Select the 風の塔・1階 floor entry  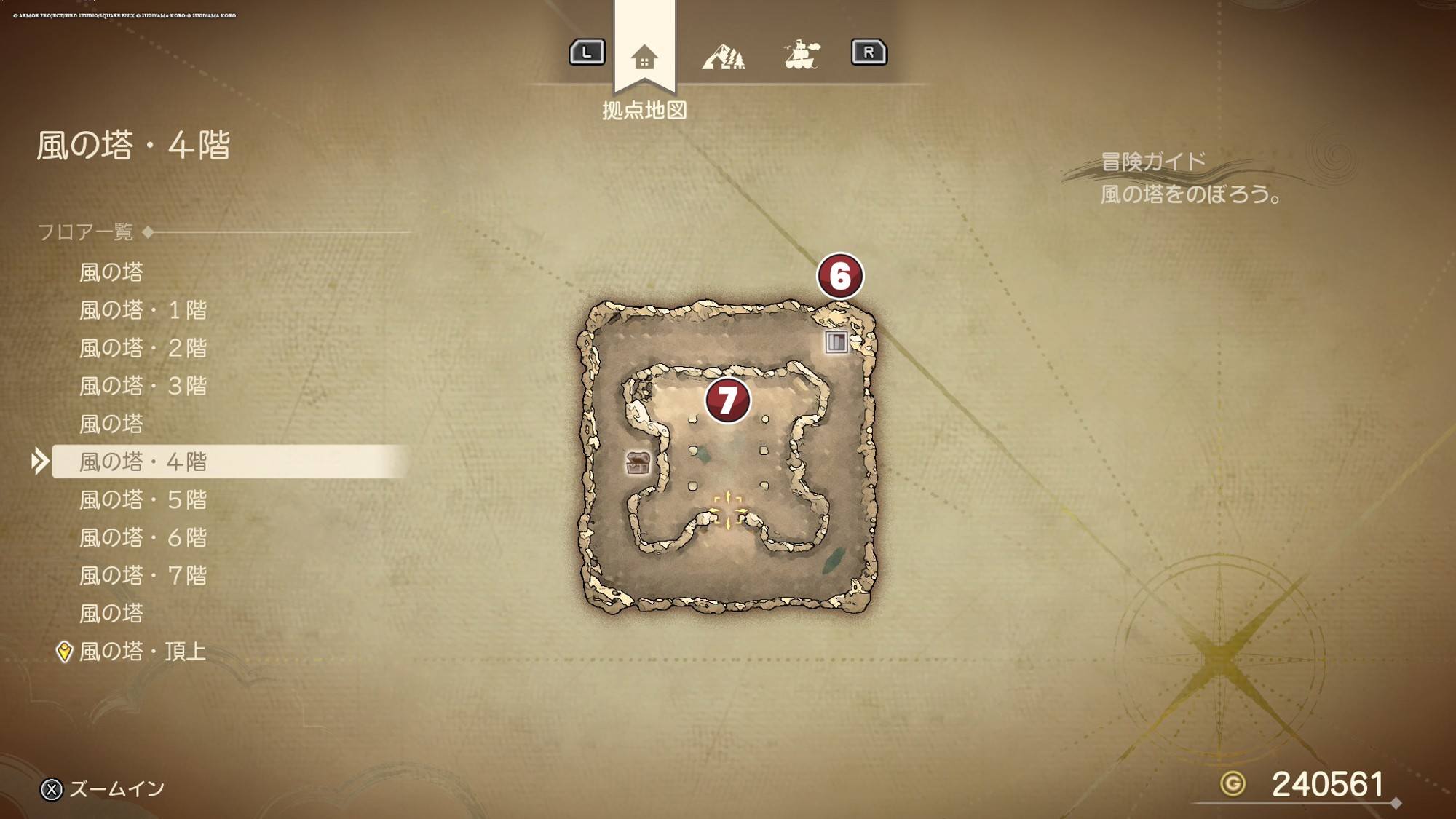pyautogui.click(x=143, y=310)
